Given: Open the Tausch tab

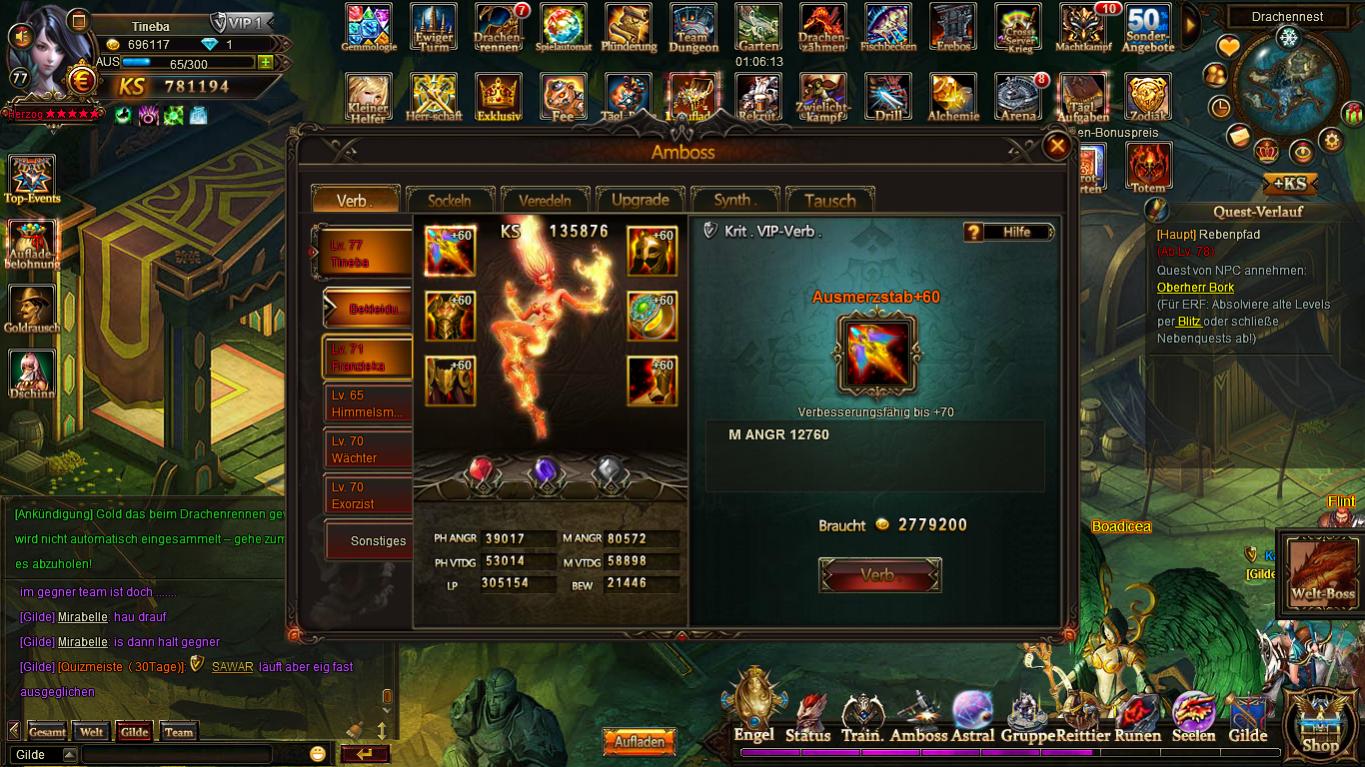Looking at the screenshot, I should click(x=830, y=200).
